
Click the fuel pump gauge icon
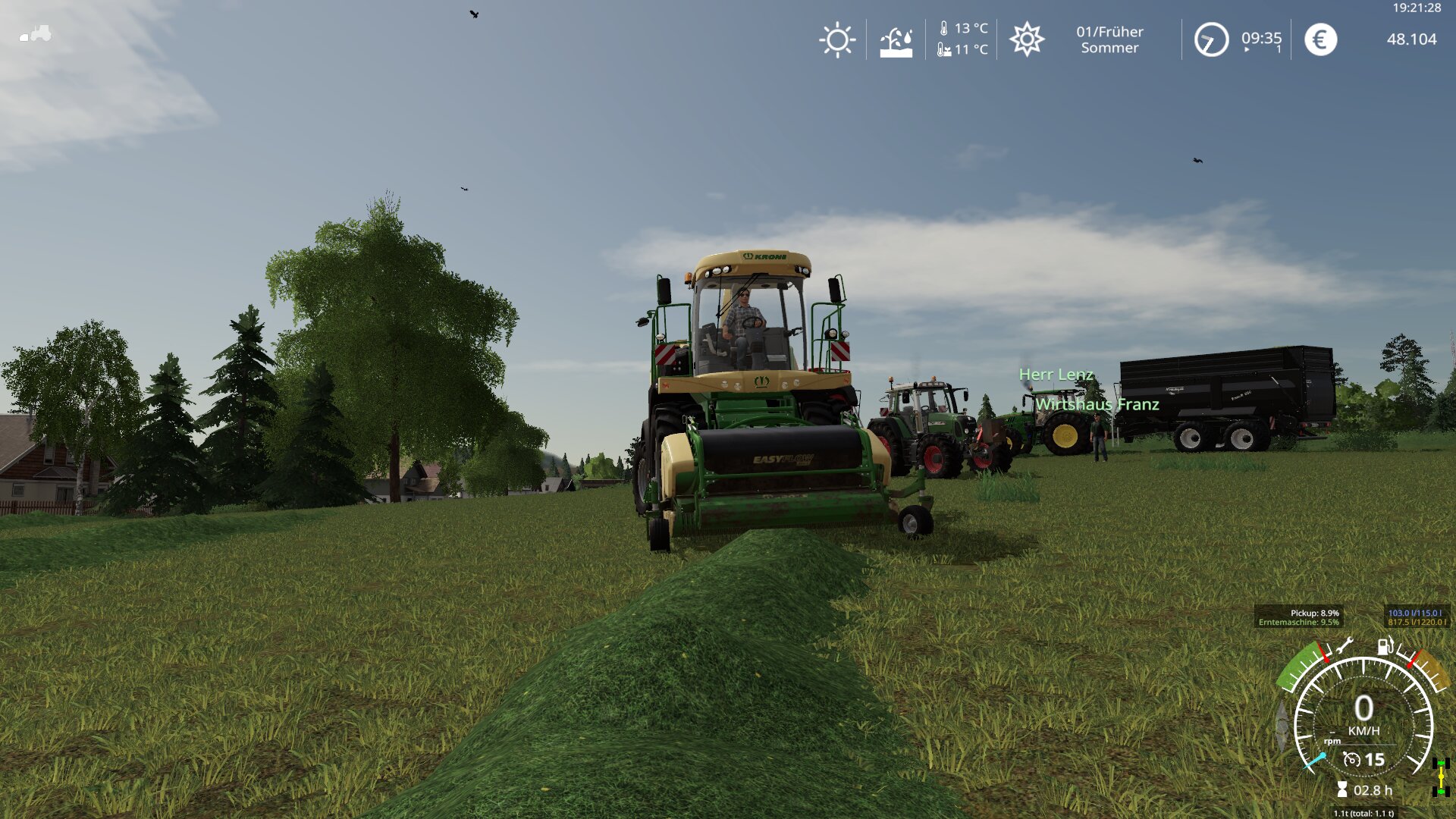point(1385,646)
